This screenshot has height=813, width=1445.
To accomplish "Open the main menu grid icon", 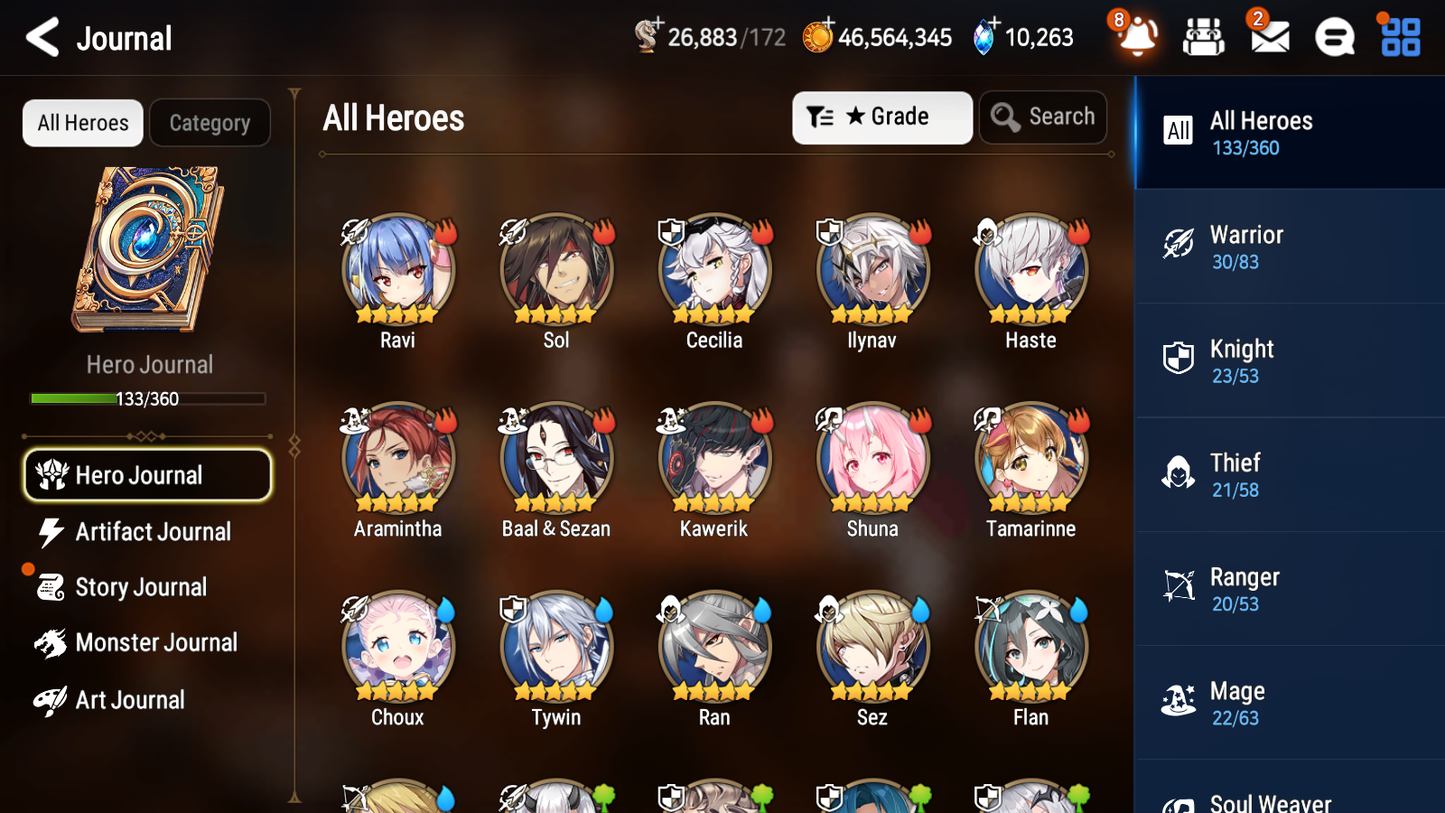I will coord(1399,37).
